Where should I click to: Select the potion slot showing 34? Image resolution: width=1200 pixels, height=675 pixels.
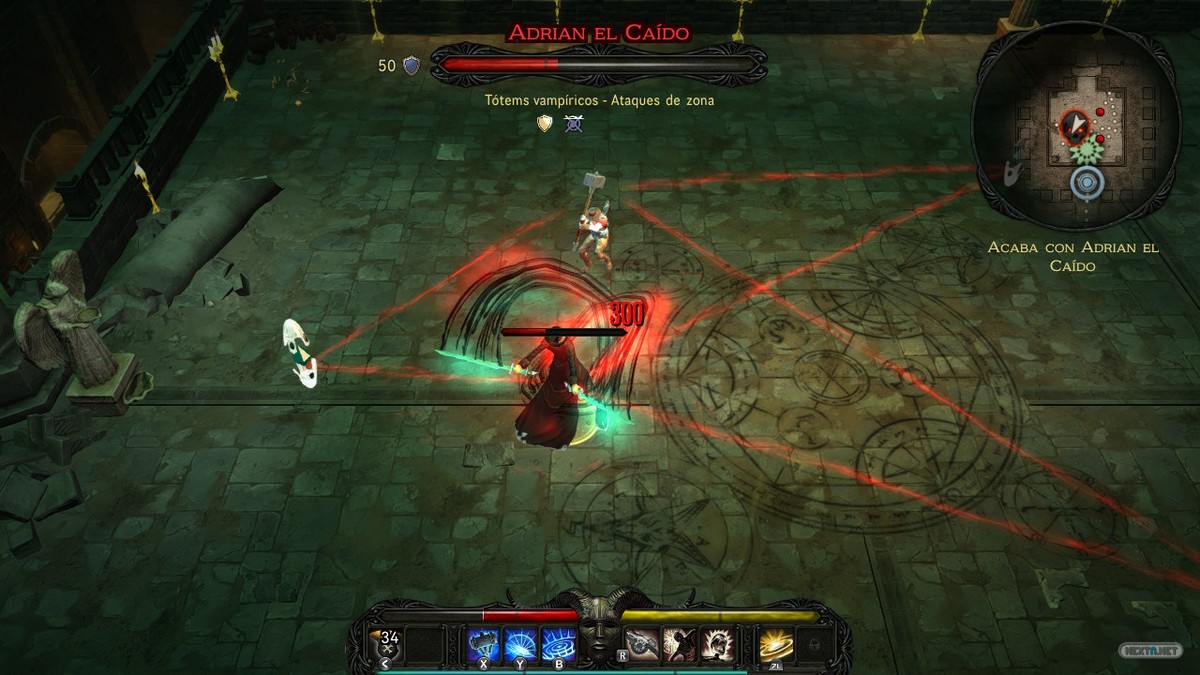coord(389,643)
